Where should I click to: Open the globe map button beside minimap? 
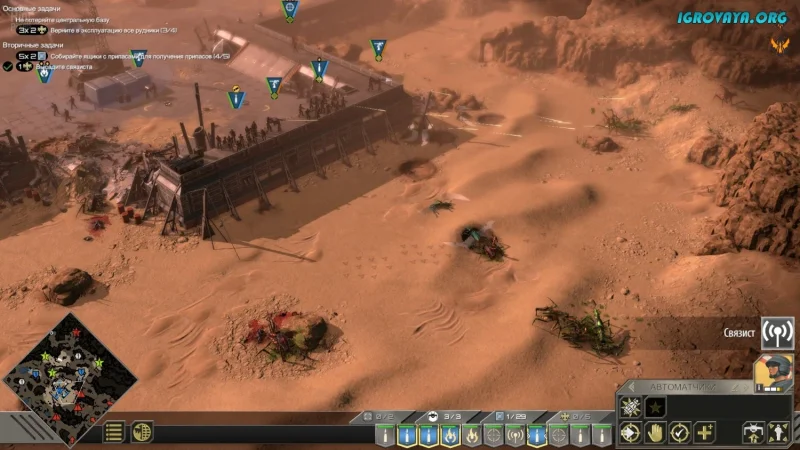click(x=142, y=432)
